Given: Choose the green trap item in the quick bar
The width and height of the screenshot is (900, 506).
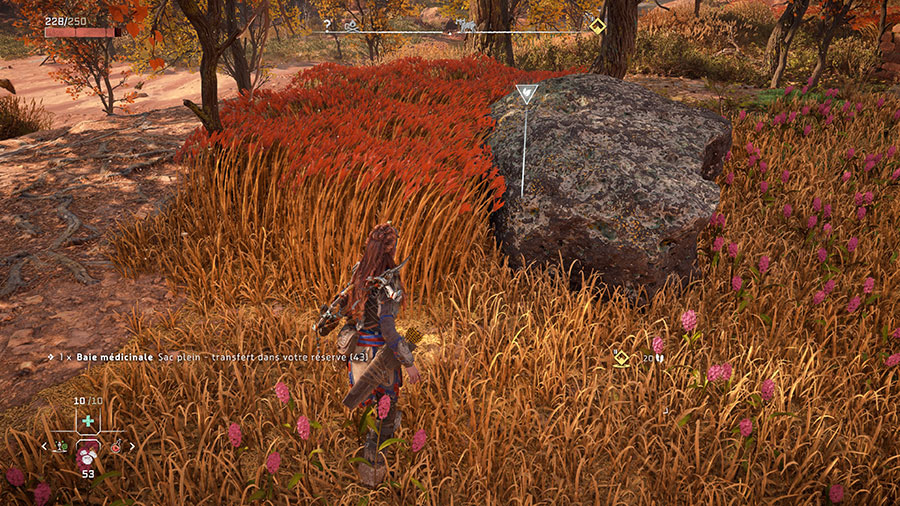Looking at the screenshot, I should coord(62,446).
